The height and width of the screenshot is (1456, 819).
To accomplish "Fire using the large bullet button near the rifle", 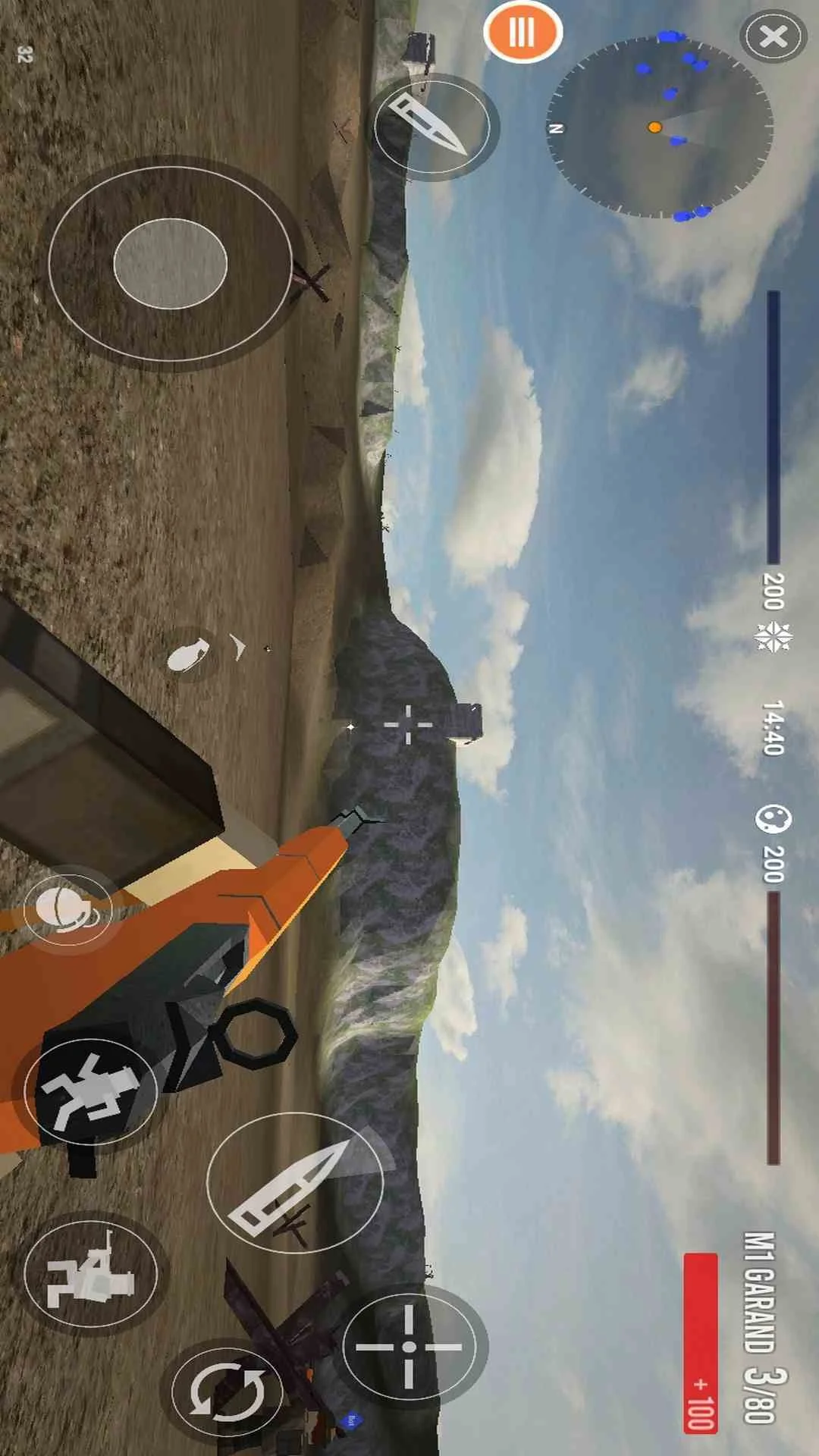I will pyautogui.click(x=293, y=1181).
